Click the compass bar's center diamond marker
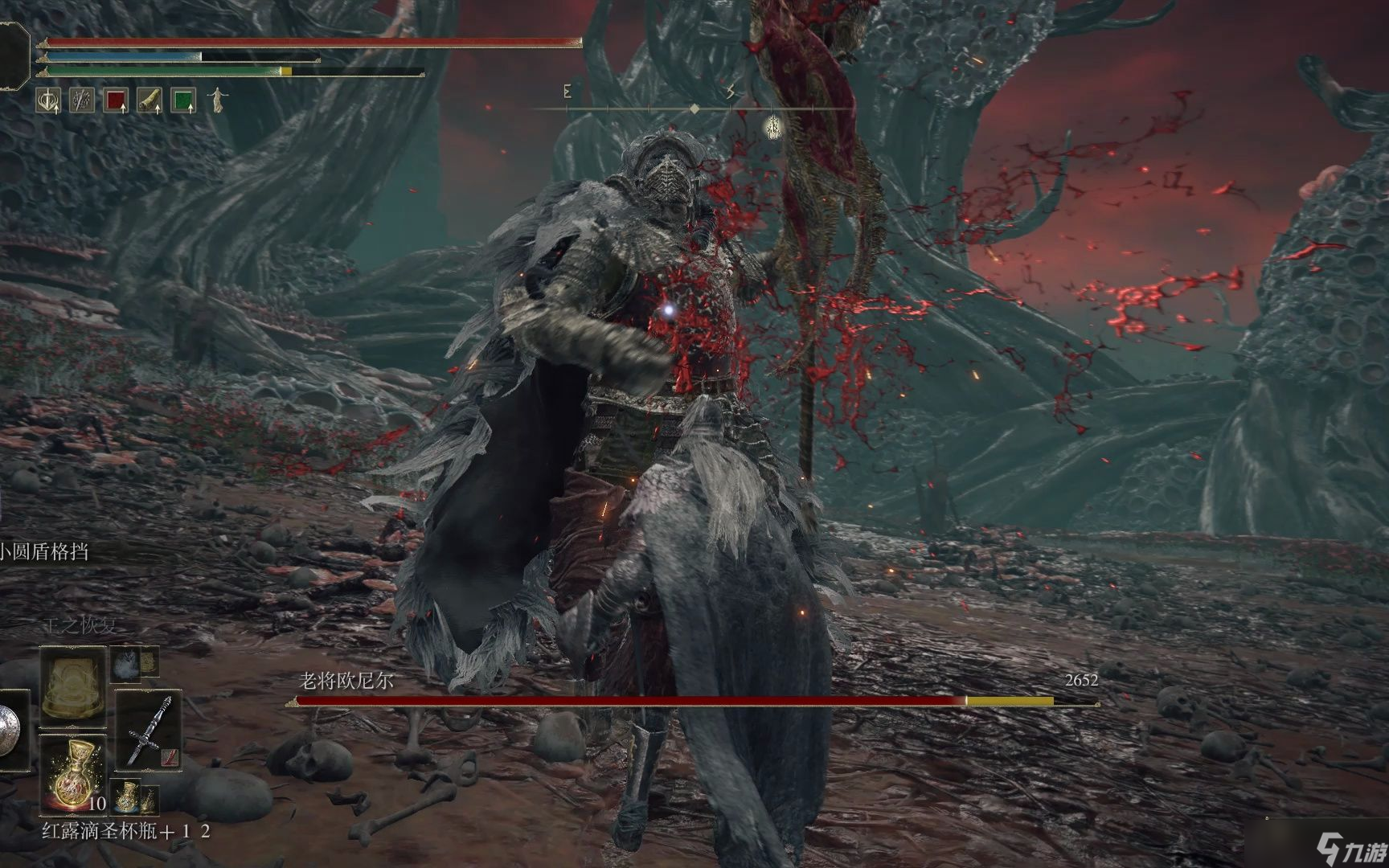 694,108
